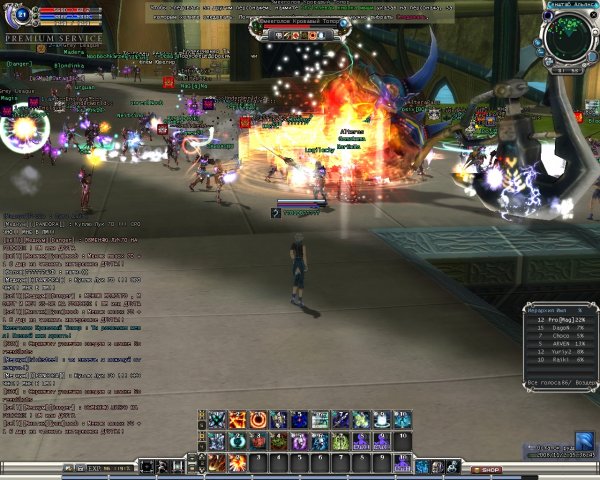Choose ARVEN in the vote list

click(562, 344)
